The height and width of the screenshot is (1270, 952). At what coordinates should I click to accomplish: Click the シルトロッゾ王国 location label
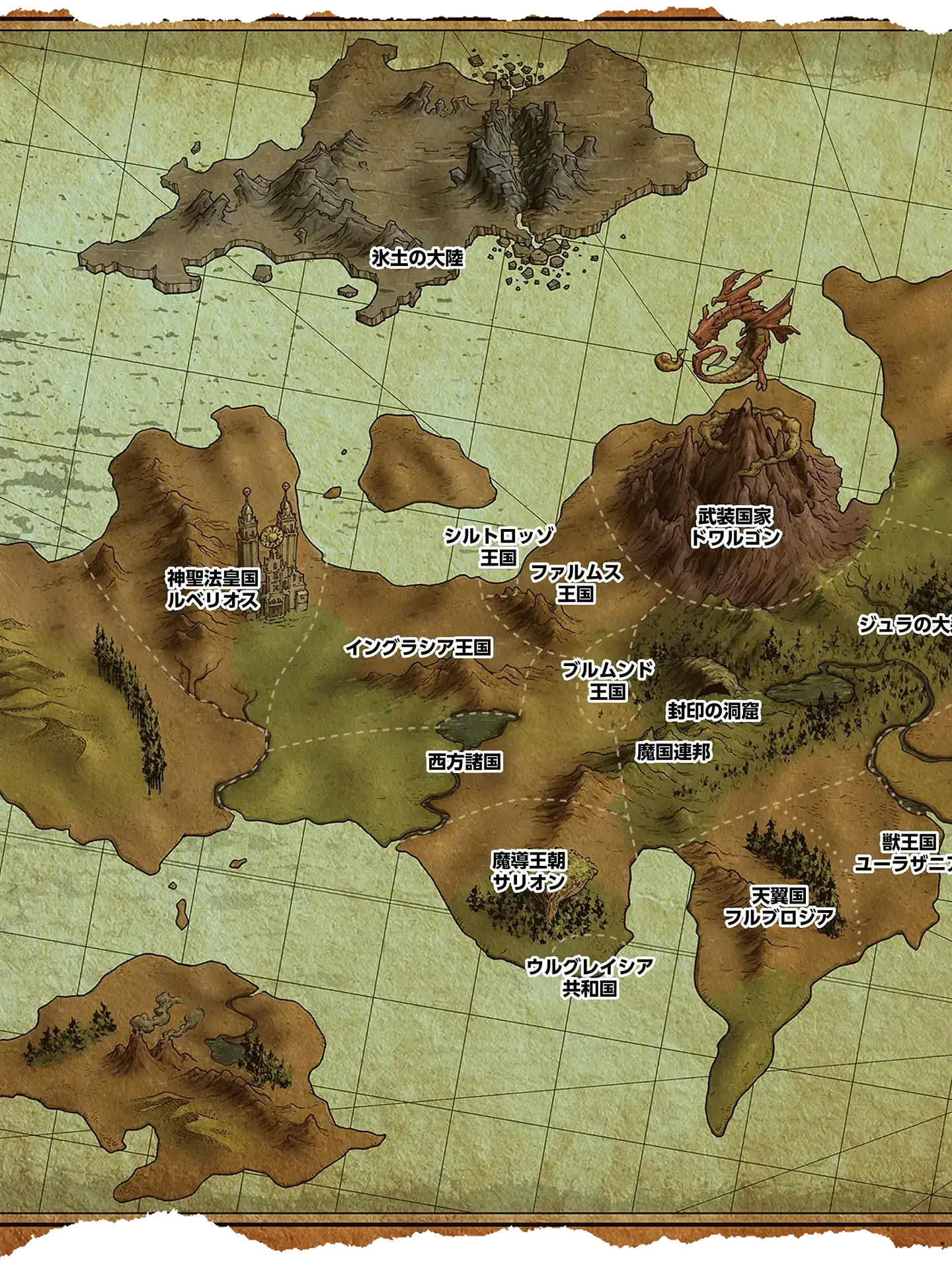click(498, 546)
